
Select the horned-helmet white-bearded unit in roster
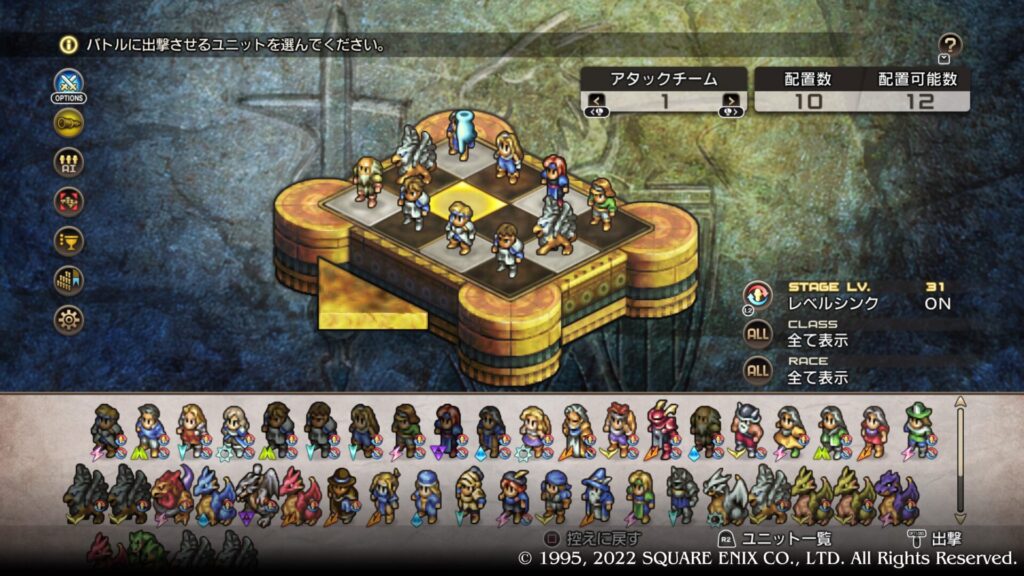tap(747, 428)
